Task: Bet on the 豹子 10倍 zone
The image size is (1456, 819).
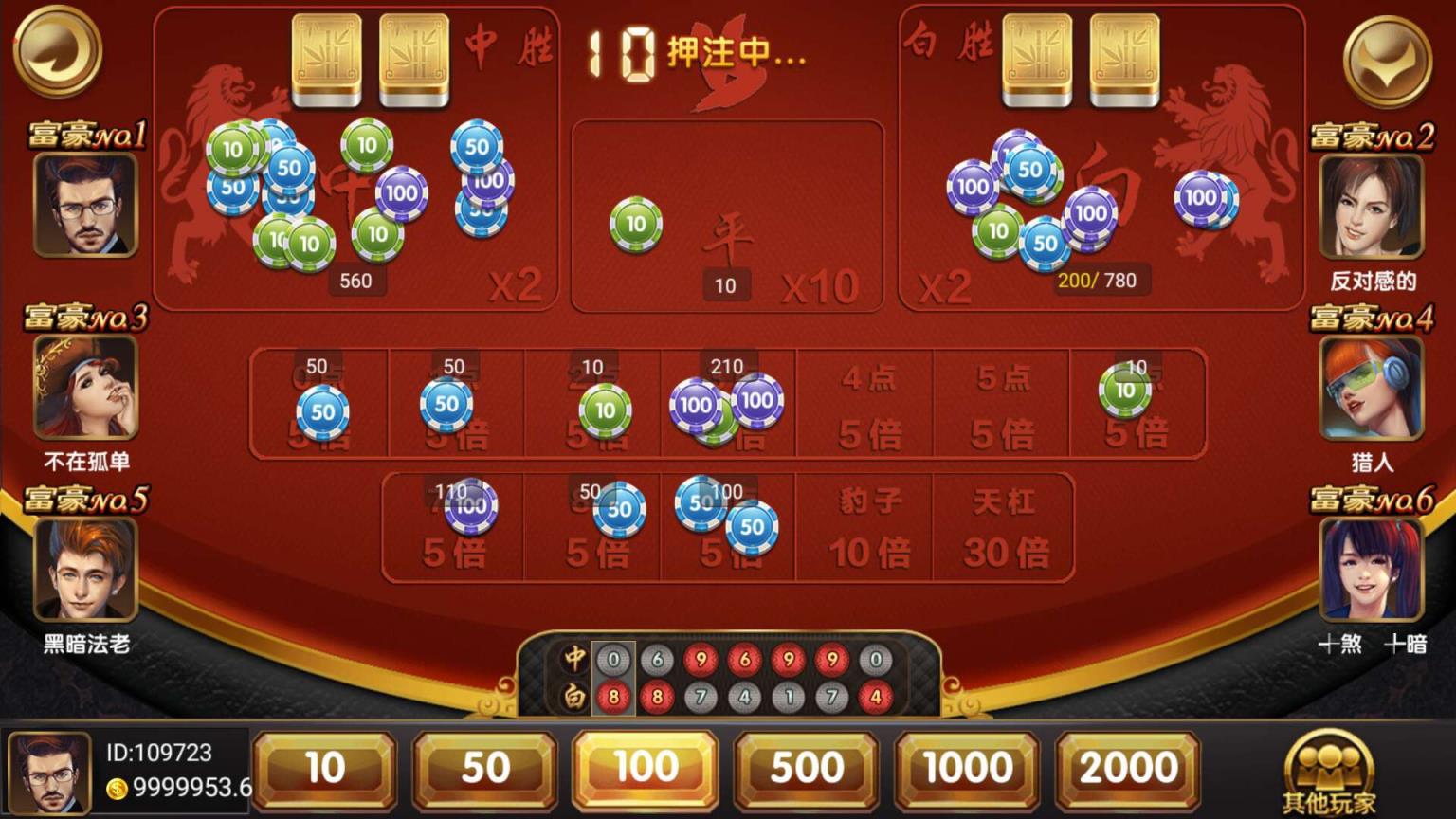Action: [x=864, y=528]
